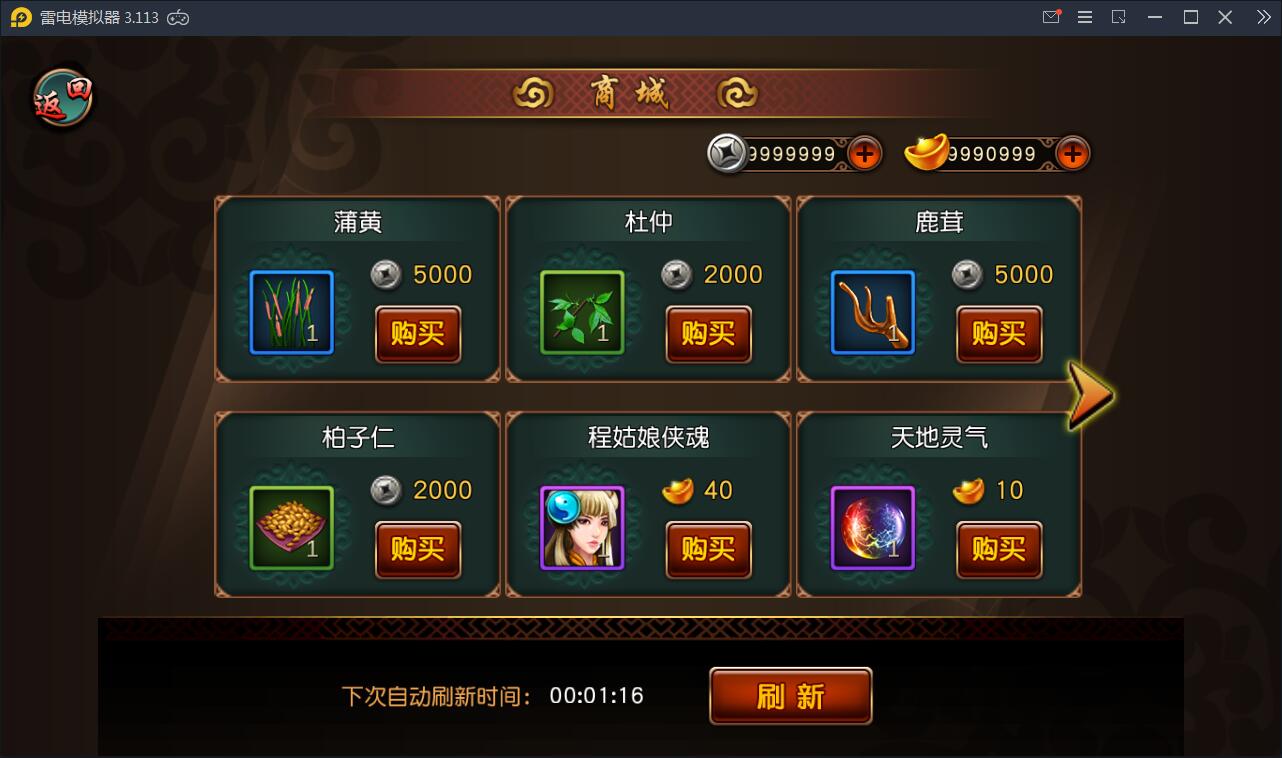Click the 程姑娘侠魂 character portrait

pos(582,528)
